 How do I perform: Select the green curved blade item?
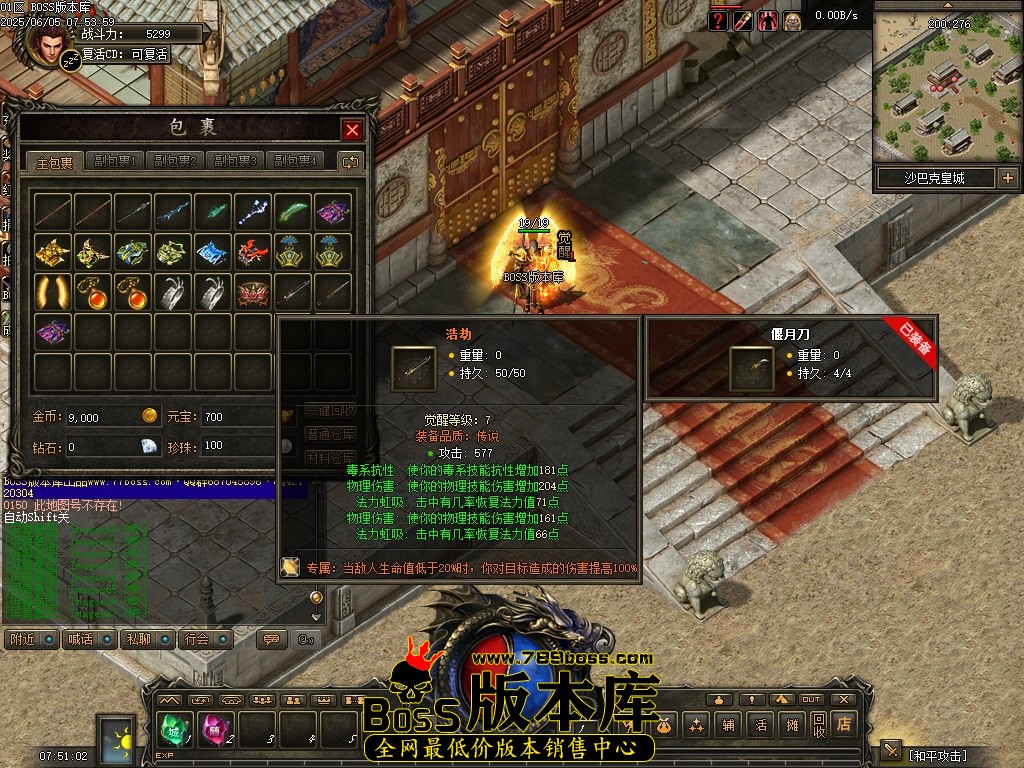click(294, 211)
